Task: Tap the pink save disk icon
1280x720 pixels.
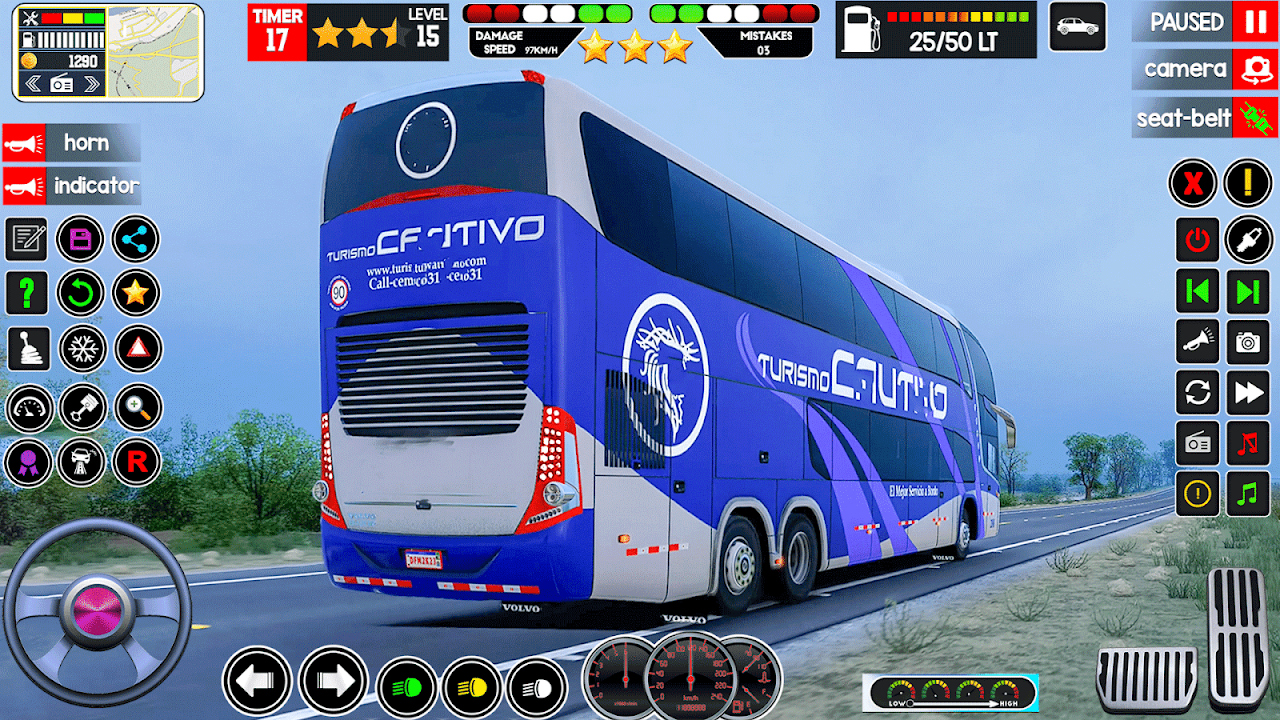Action: 80,239
